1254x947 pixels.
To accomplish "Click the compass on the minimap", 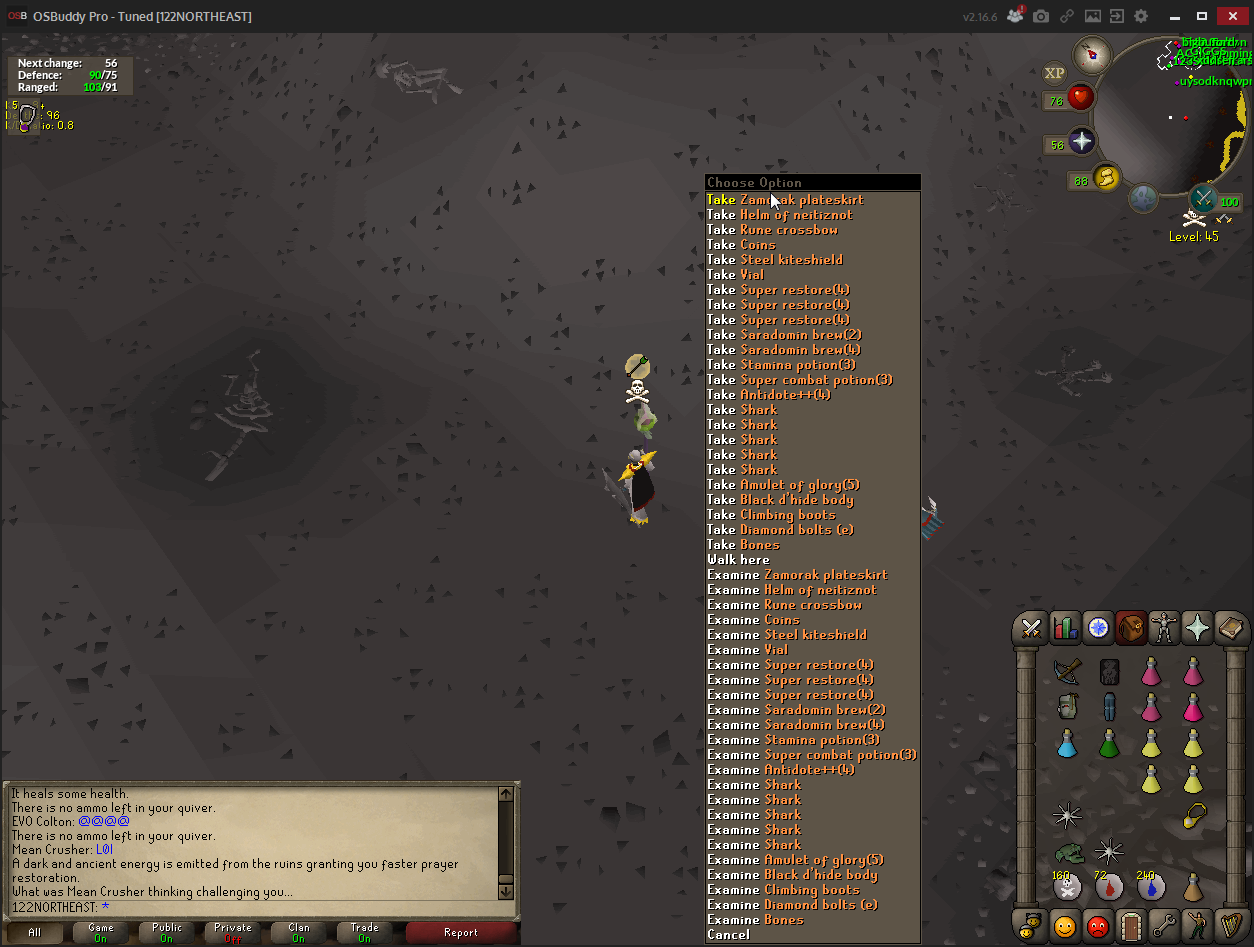I will tap(1093, 55).
